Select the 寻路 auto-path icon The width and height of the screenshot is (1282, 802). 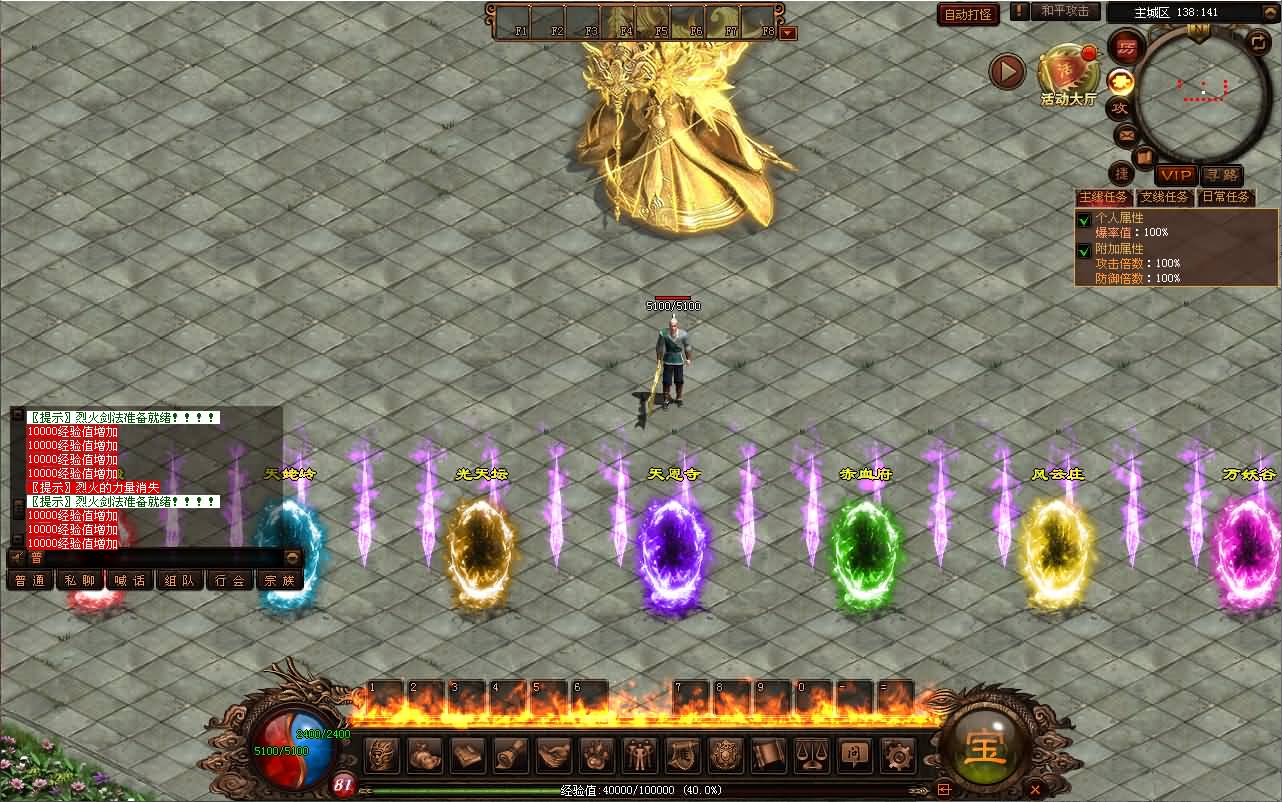[1222, 175]
